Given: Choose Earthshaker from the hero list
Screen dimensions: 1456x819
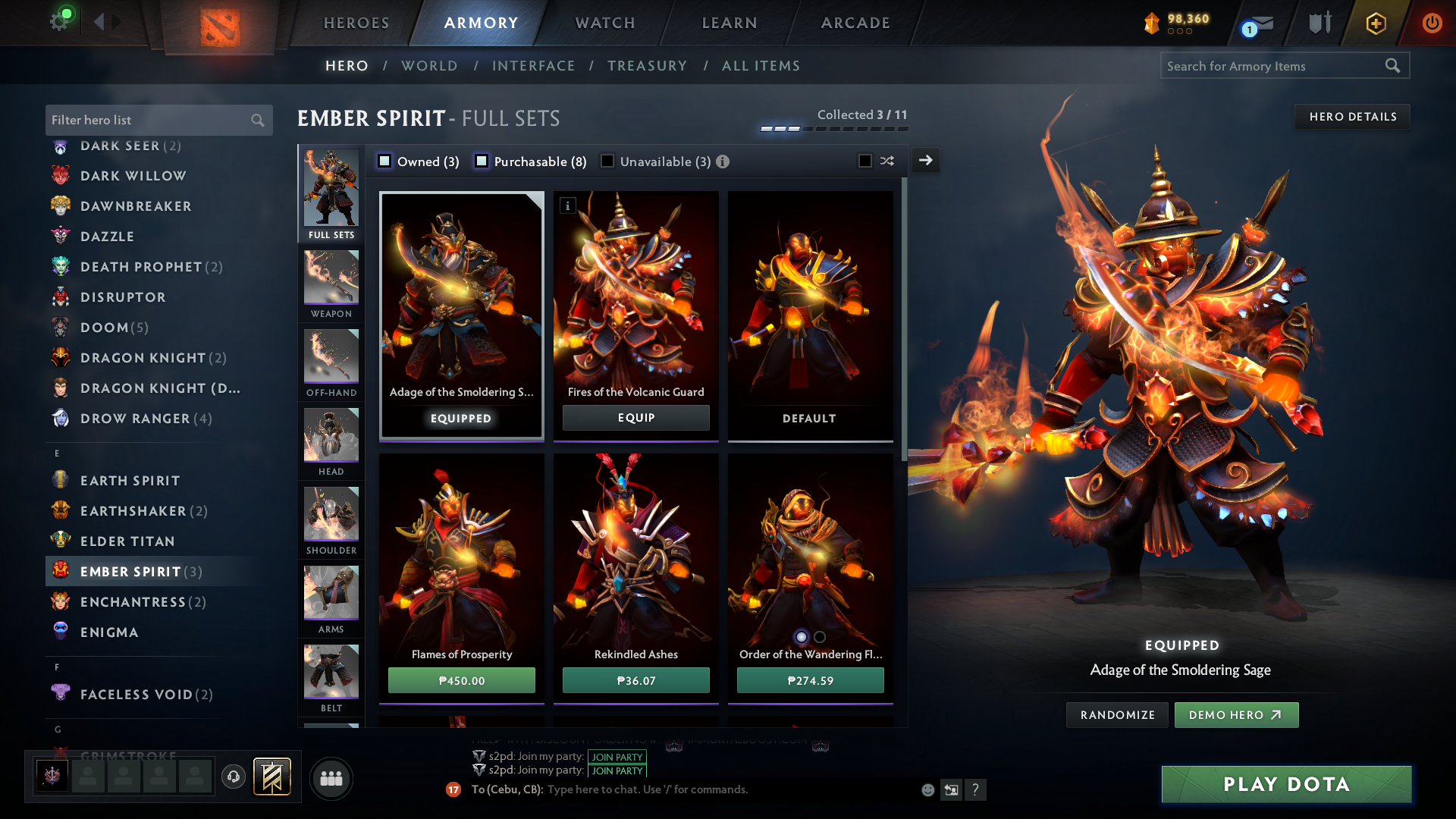Looking at the screenshot, I should pos(133,511).
